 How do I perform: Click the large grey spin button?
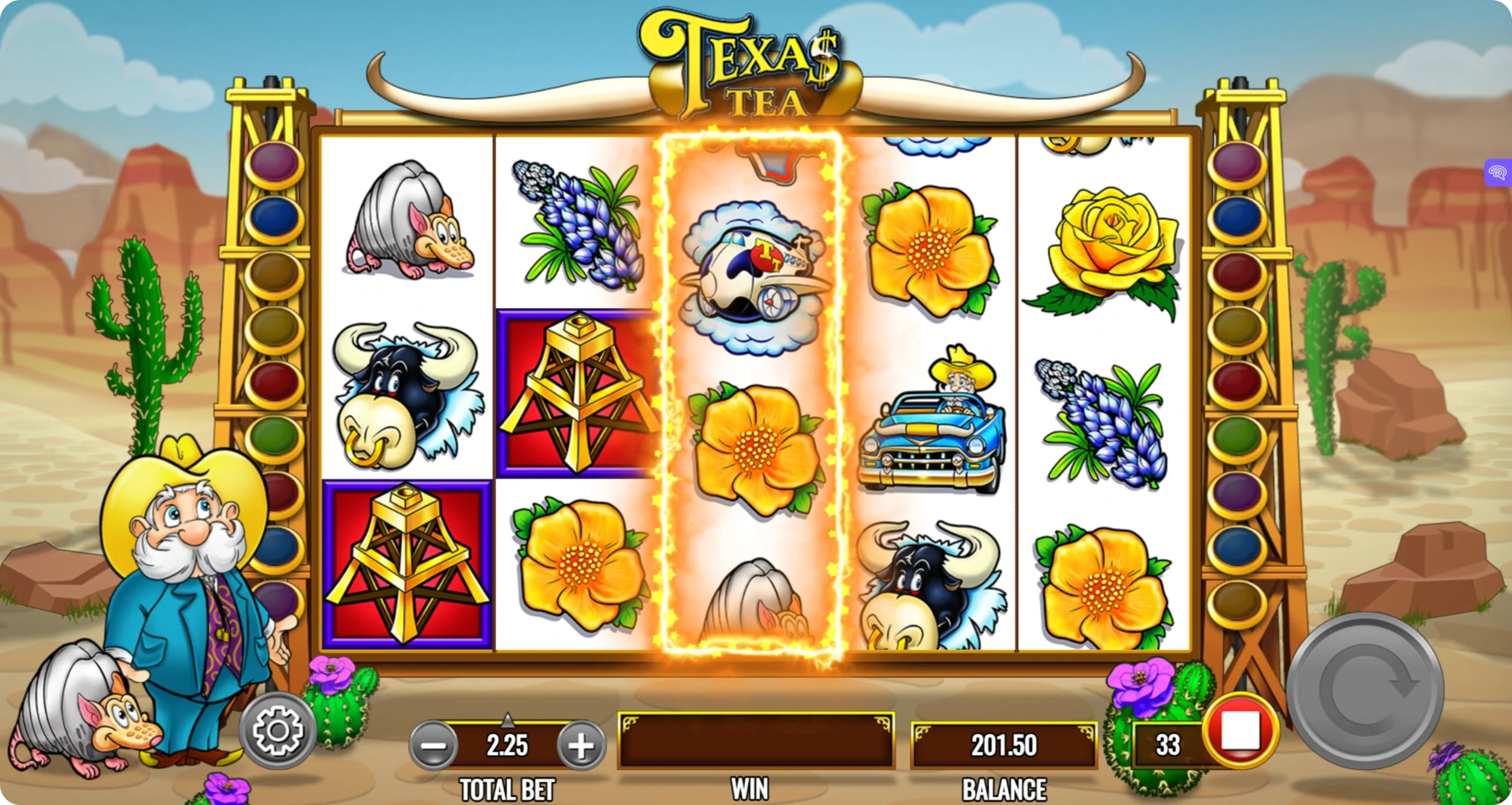pyautogui.click(x=1365, y=692)
